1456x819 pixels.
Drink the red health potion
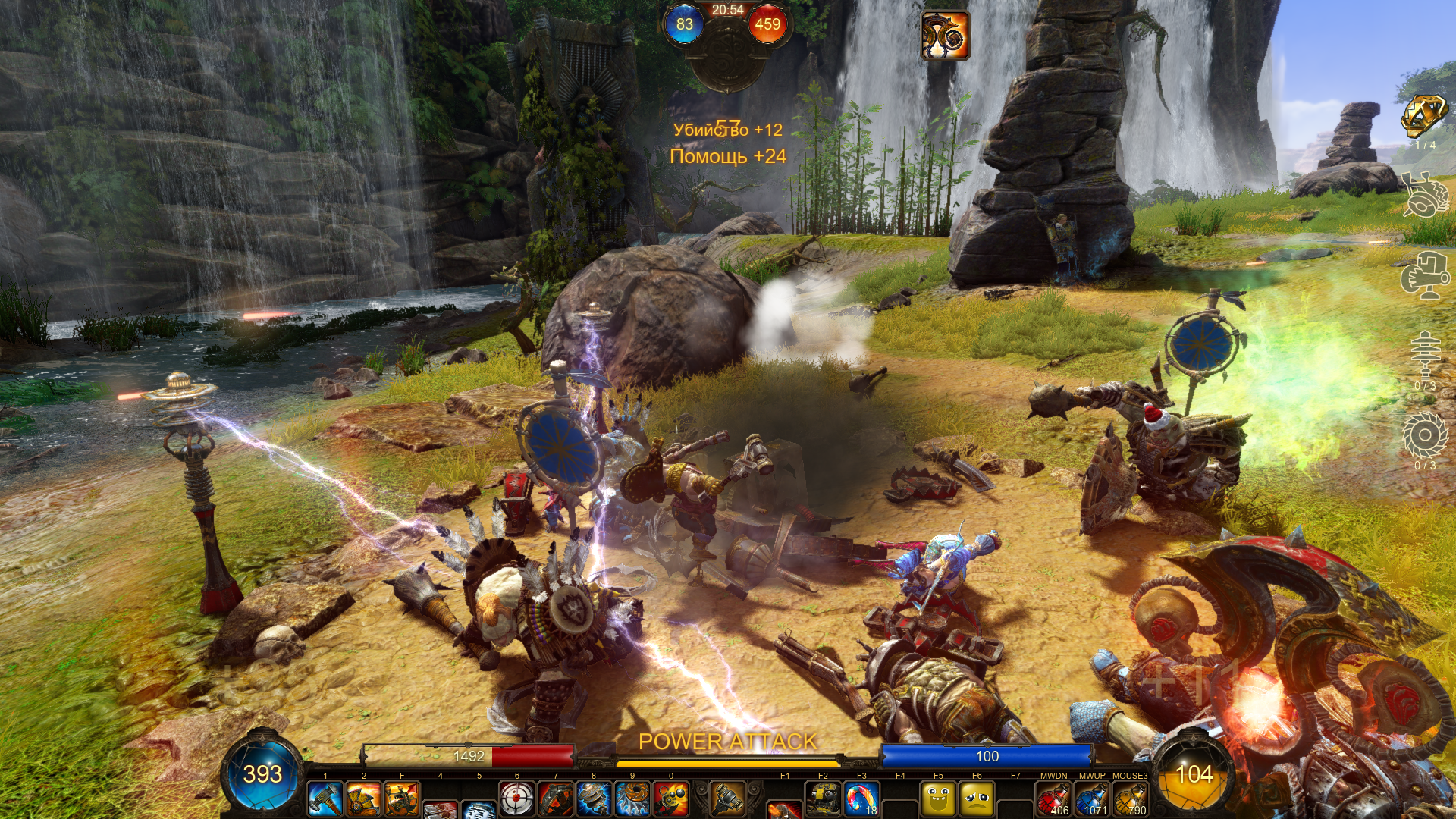(1053, 799)
